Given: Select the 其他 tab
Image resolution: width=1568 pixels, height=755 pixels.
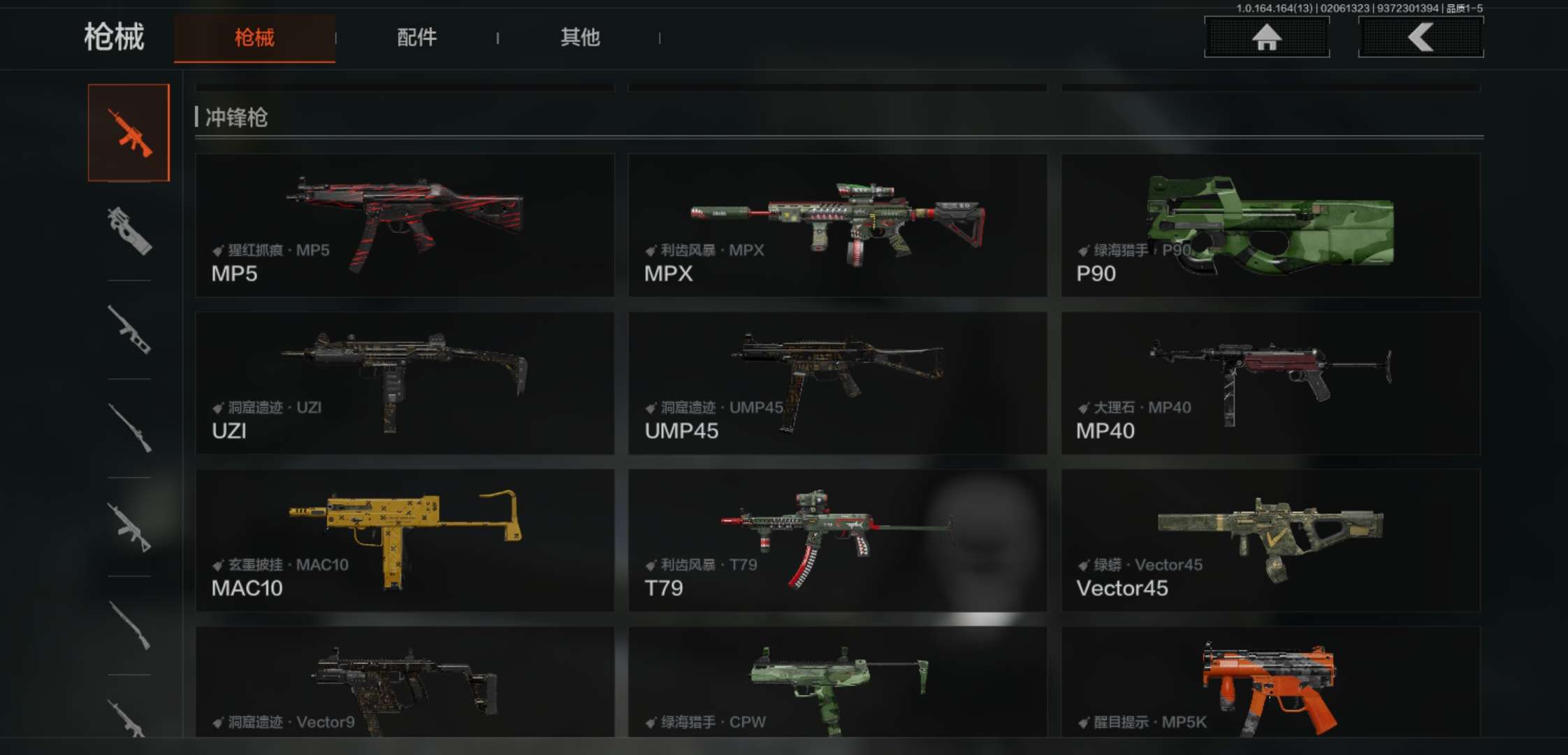Looking at the screenshot, I should coord(580,38).
